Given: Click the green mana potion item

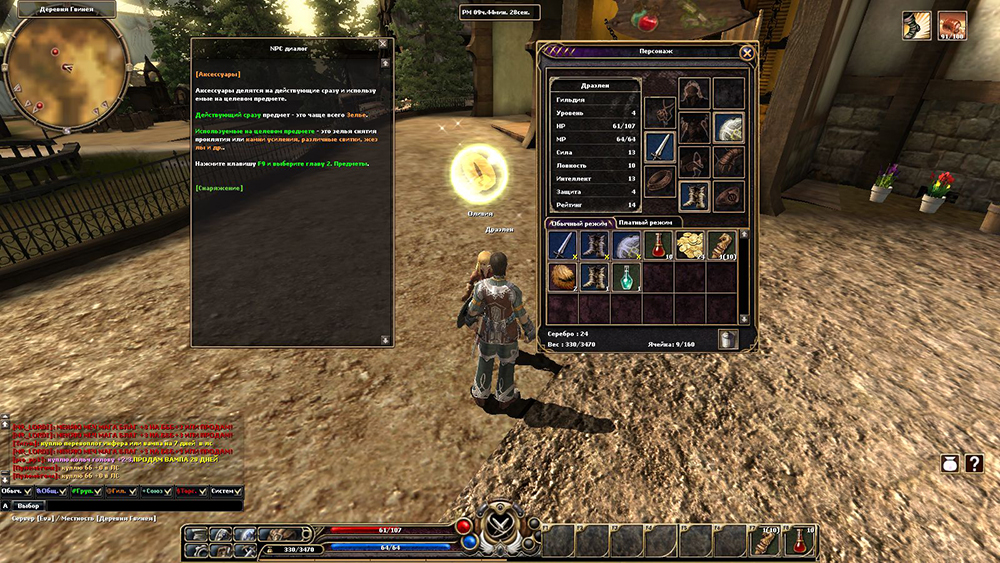Looking at the screenshot, I should [627, 277].
